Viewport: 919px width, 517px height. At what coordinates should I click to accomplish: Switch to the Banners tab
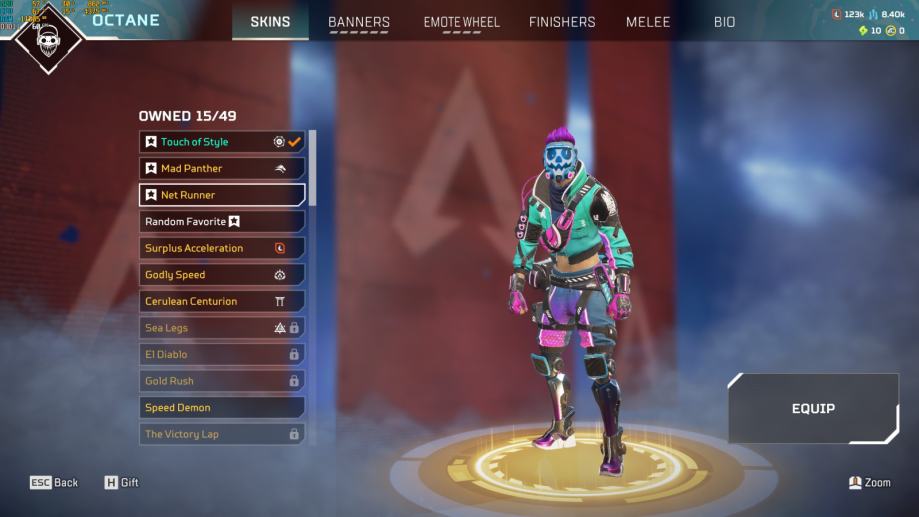[x=359, y=22]
